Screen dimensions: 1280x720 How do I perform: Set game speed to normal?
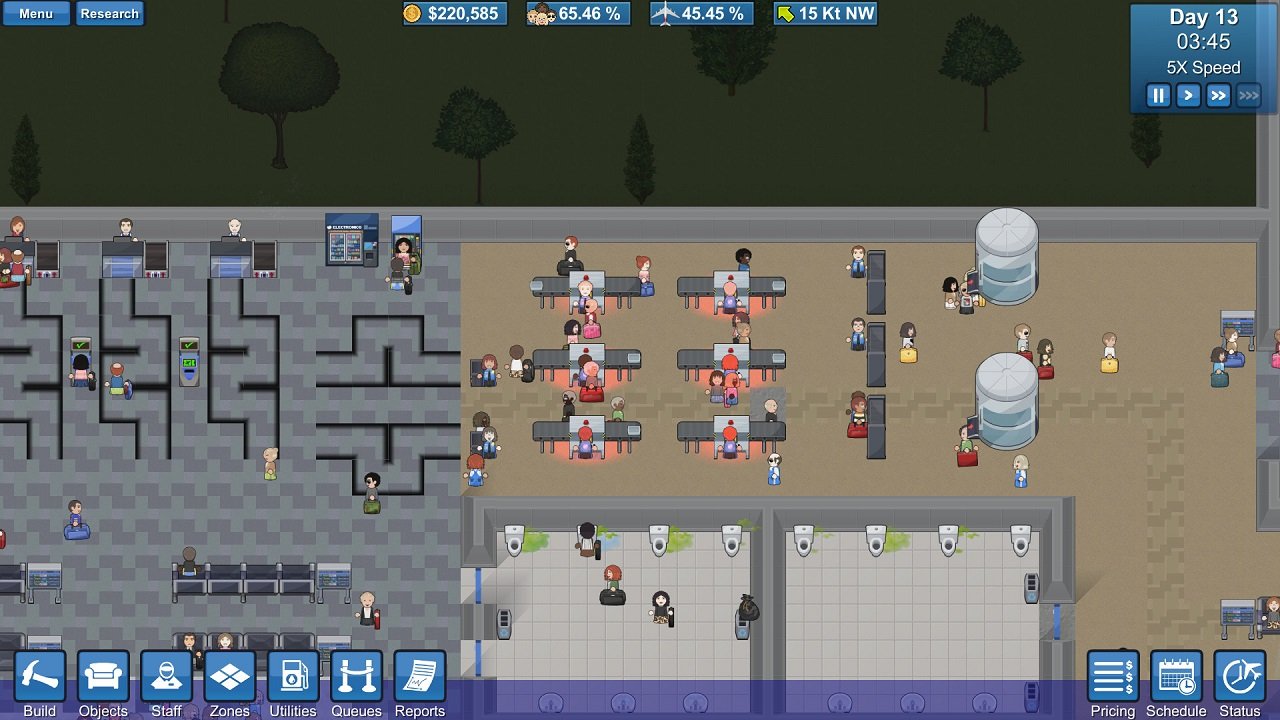[x=1187, y=95]
